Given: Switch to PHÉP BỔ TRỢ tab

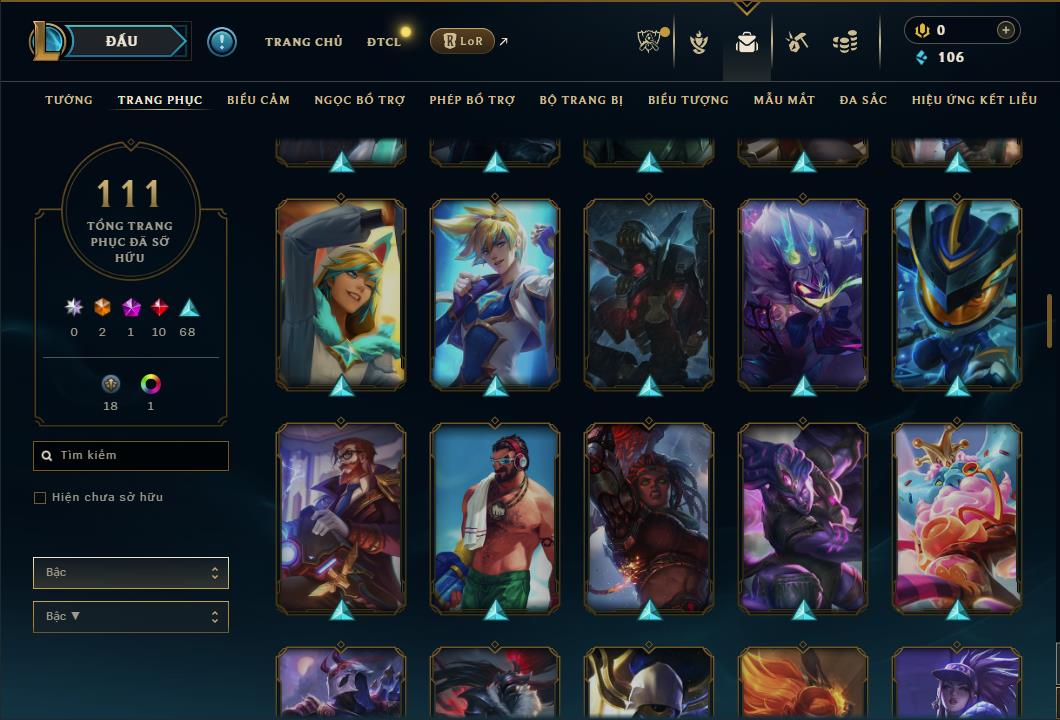Looking at the screenshot, I should 472,100.
